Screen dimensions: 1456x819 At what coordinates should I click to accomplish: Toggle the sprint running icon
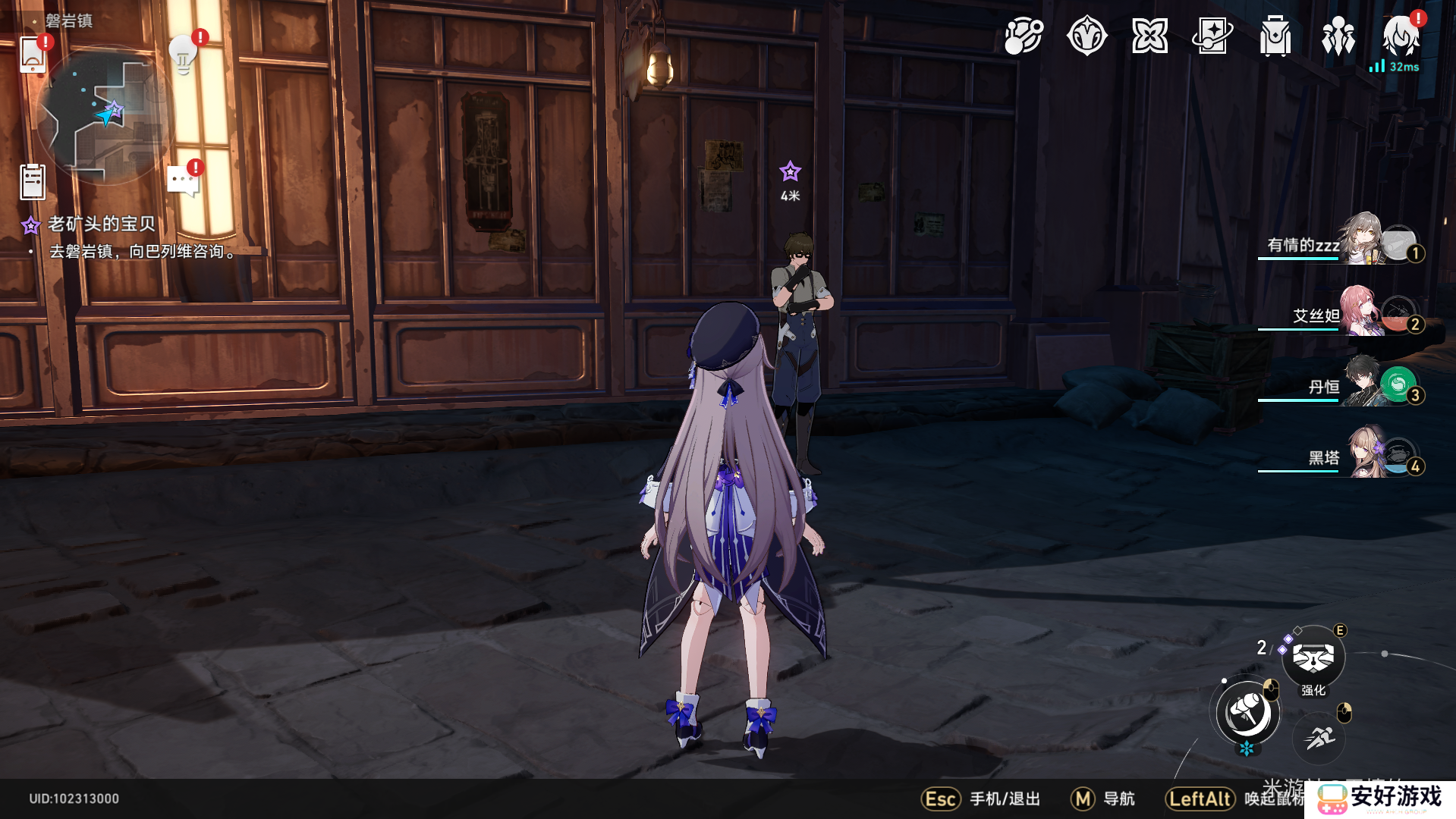click(x=1319, y=737)
